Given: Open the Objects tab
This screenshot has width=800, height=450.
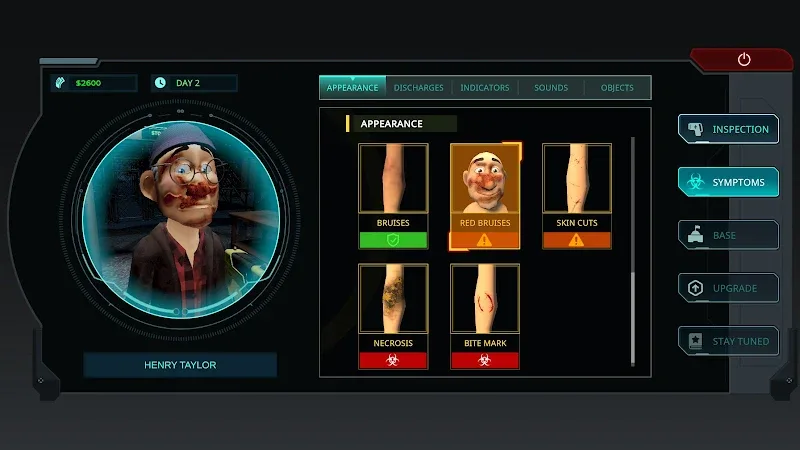Looking at the screenshot, I should (617, 88).
